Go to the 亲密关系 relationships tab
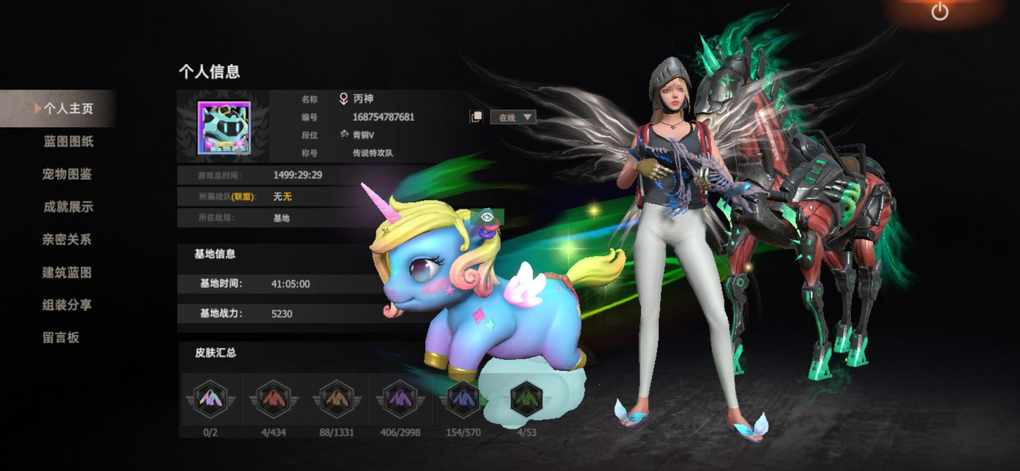Screen dimensions: 1020x471 coord(67,240)
